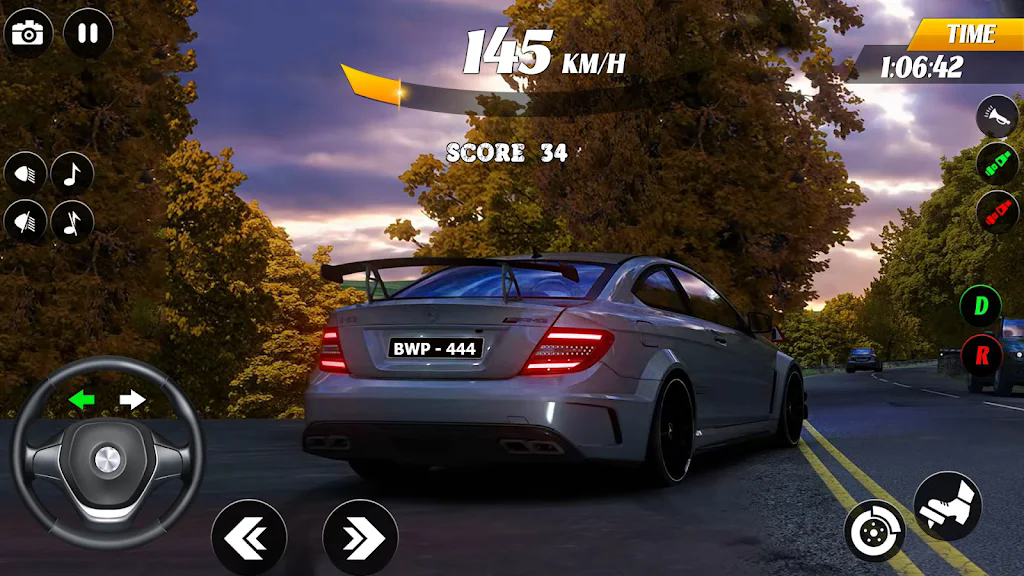The height and width of the screenshot is (576, 1024).
Task: Steer left with the double-chevron button
Action: click(x=249, y=538)
